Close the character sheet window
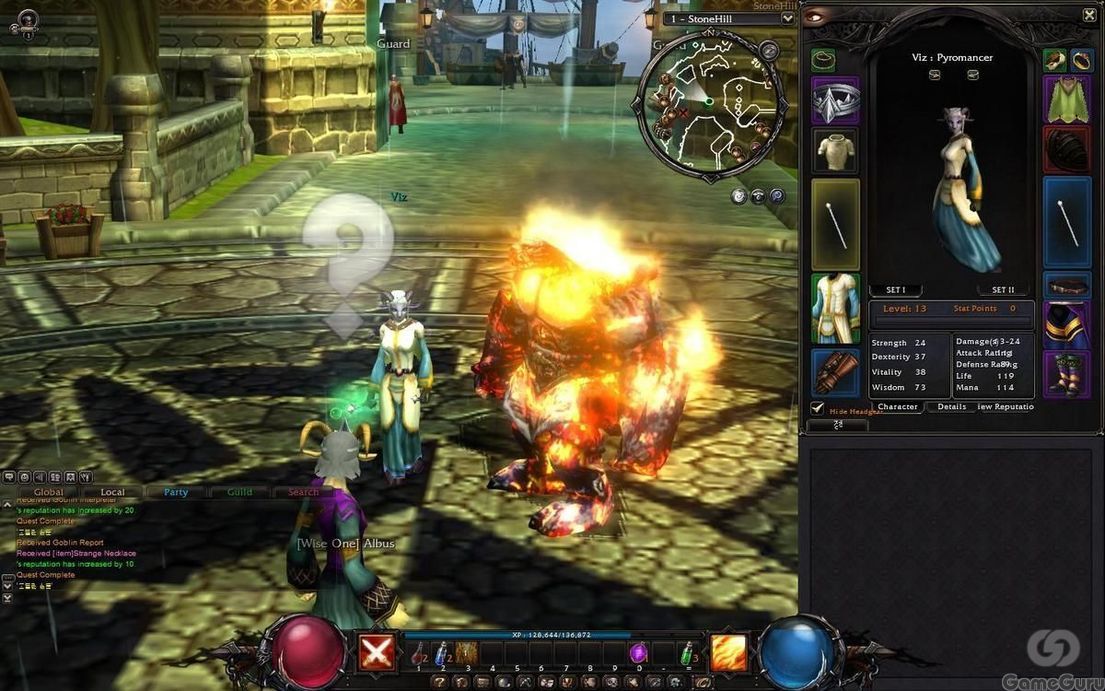The image size is (1105, 691). click(1089, 15)
